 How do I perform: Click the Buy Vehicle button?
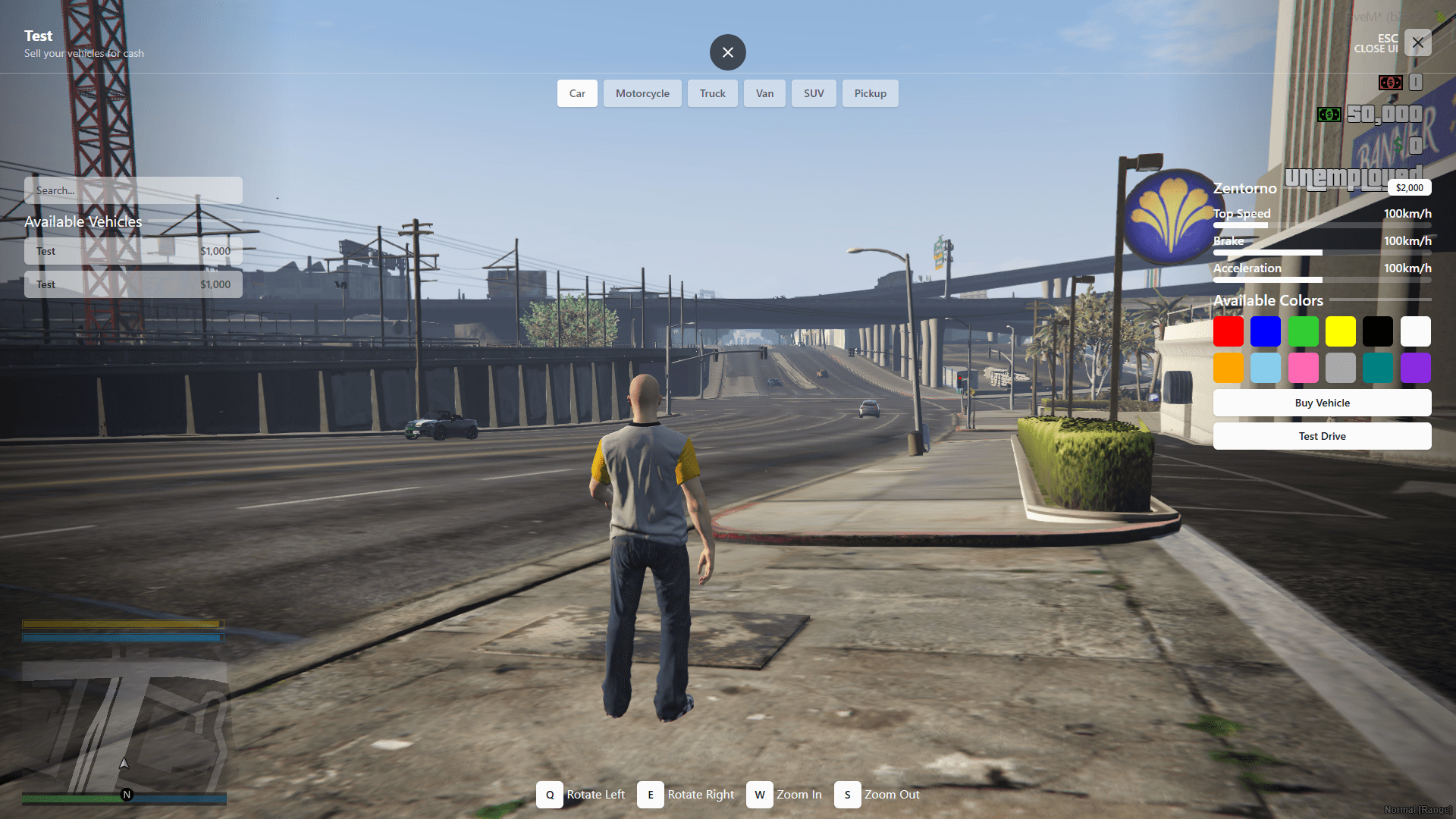pos(1322,403)
